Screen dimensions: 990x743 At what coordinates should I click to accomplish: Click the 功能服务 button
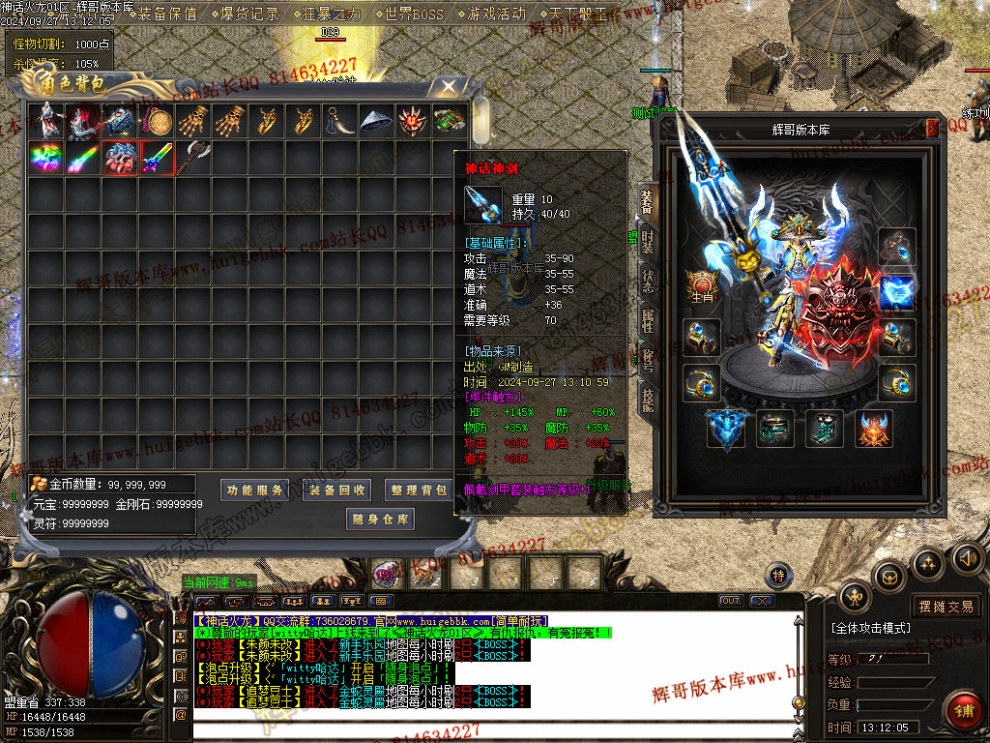pyautogui.click(x=255, y=490)
